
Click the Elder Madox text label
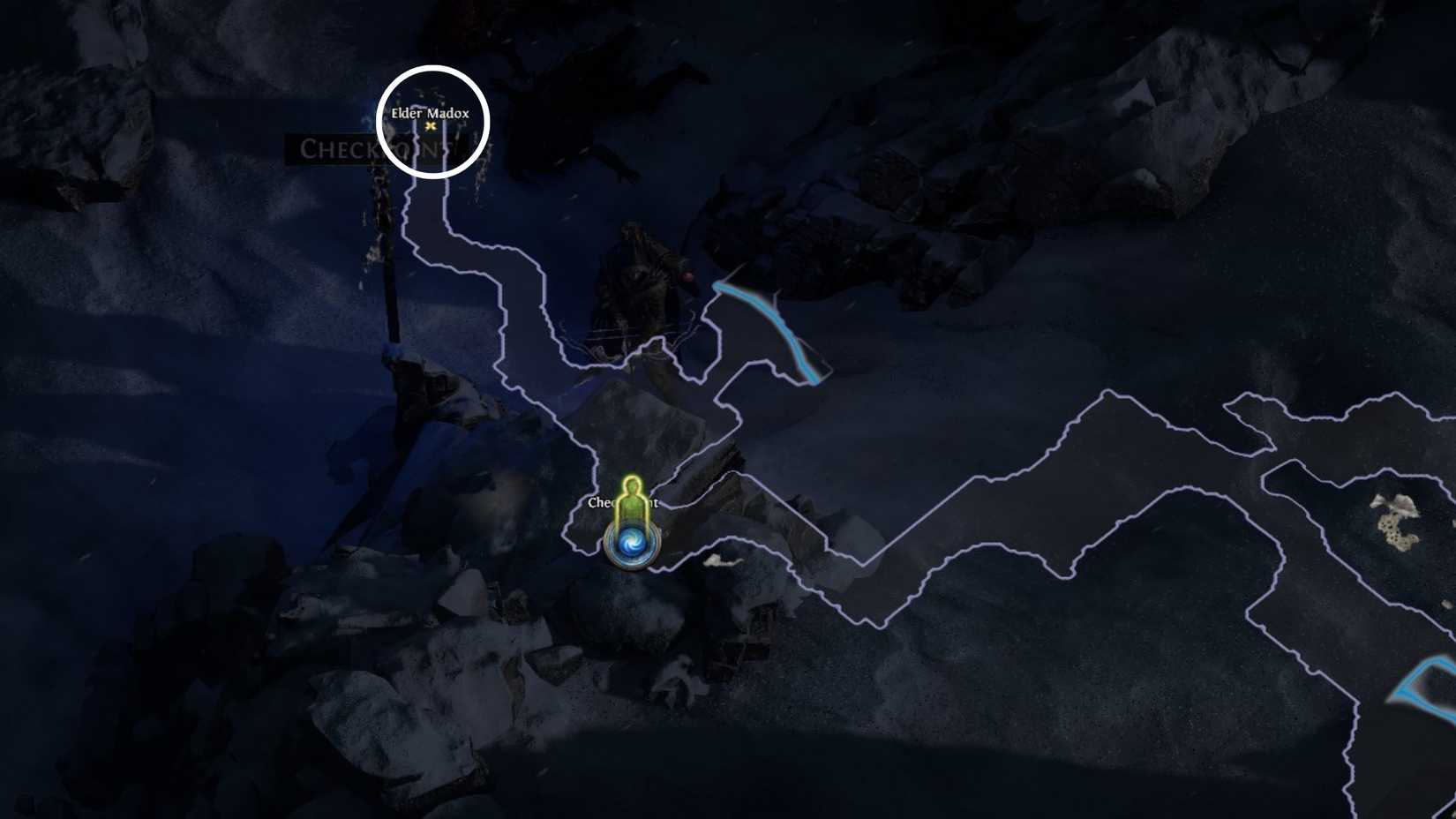[x=429, y=113]
